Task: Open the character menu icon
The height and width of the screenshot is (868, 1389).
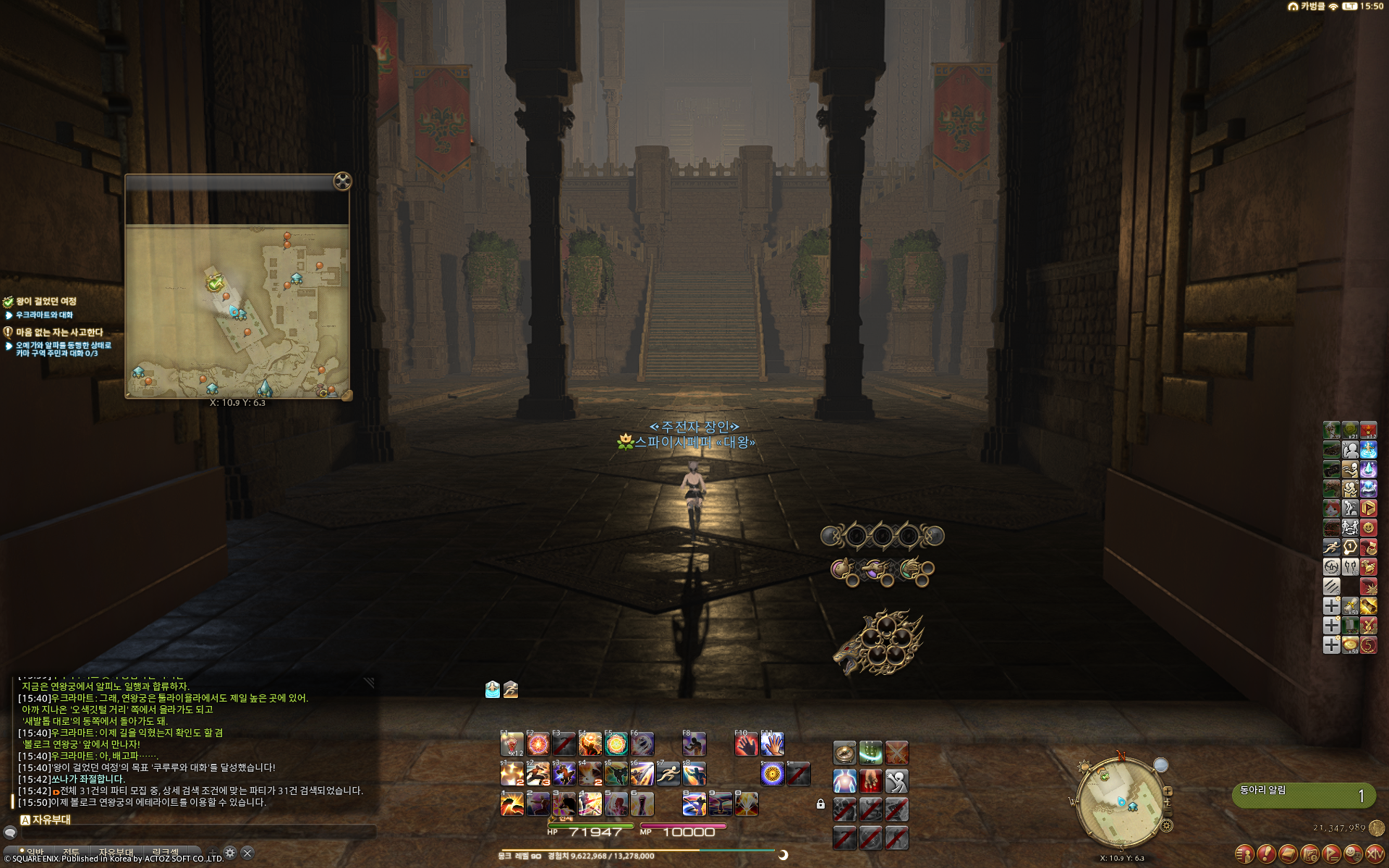Action: click(x=1244, y=854)
